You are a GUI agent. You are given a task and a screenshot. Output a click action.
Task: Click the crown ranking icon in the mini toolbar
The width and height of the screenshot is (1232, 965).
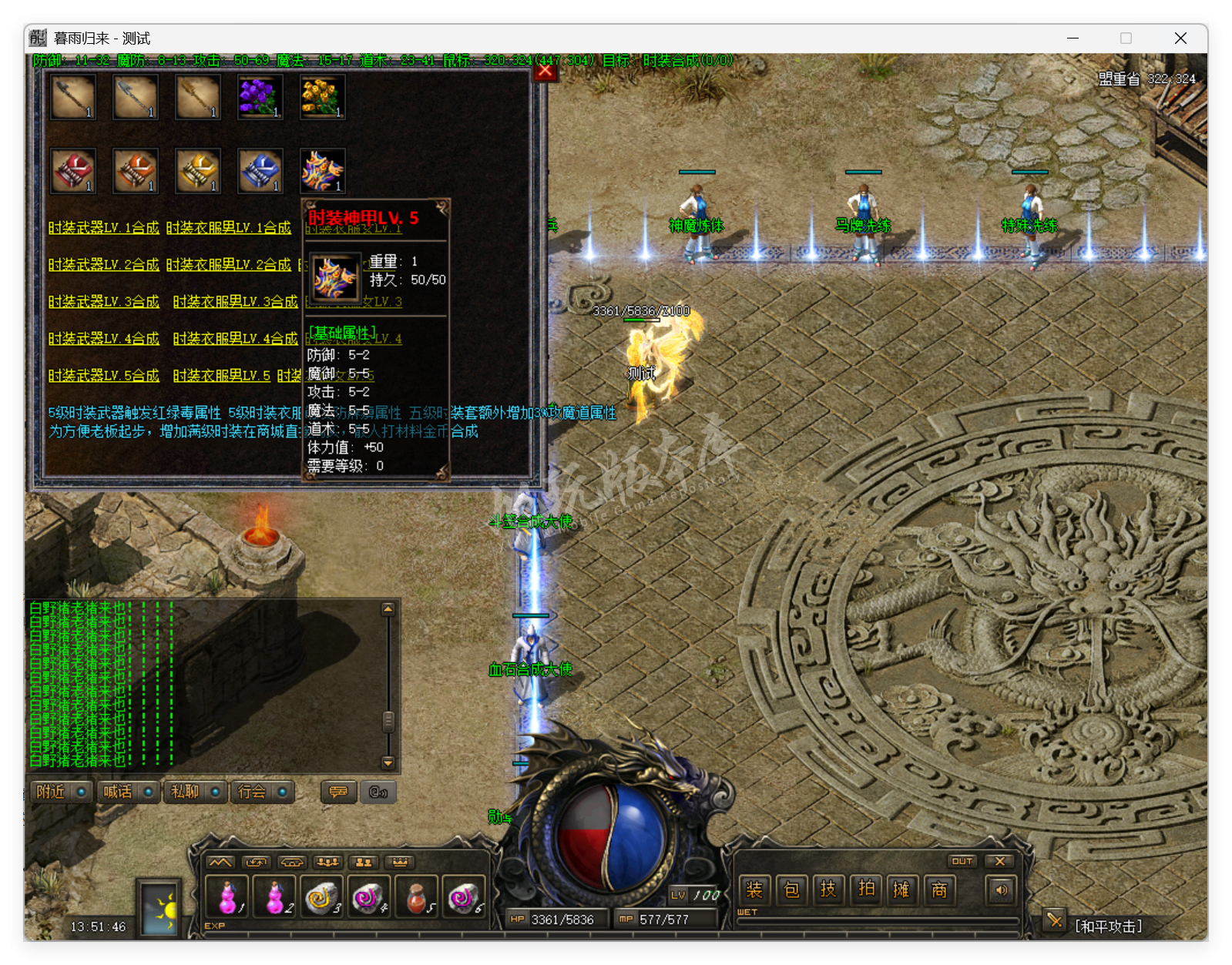click(399, 863)
